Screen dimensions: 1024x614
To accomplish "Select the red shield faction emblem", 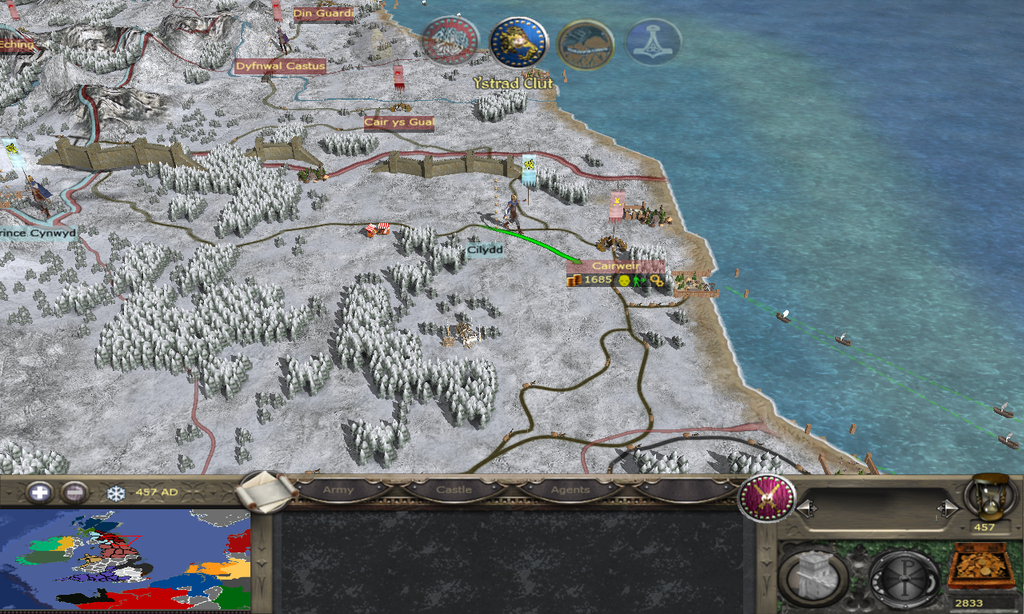I will point(450,41).
